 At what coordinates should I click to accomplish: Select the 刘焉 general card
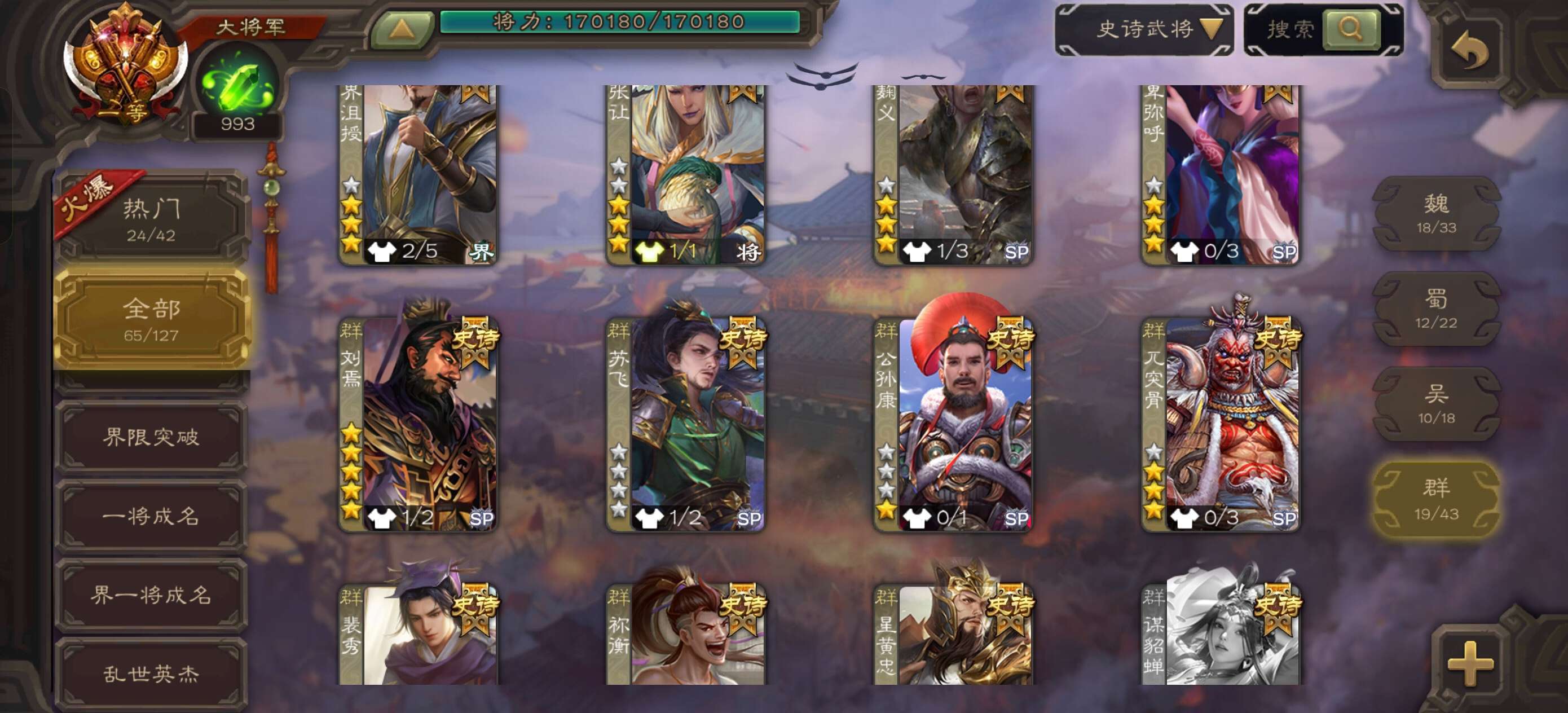click(418, 424)
